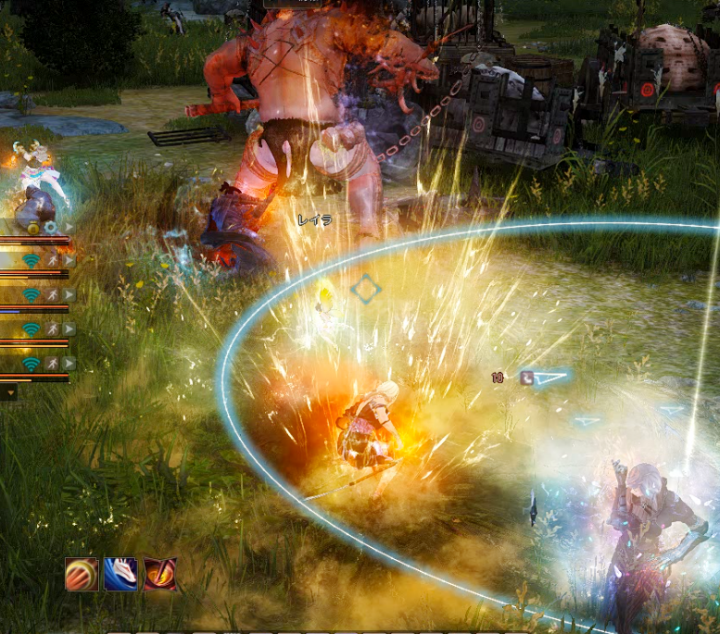Trigger the red fiery eye skill icon
Image resolution: width=720 pixels, height=634 pixels.
[x=160, y=574]
